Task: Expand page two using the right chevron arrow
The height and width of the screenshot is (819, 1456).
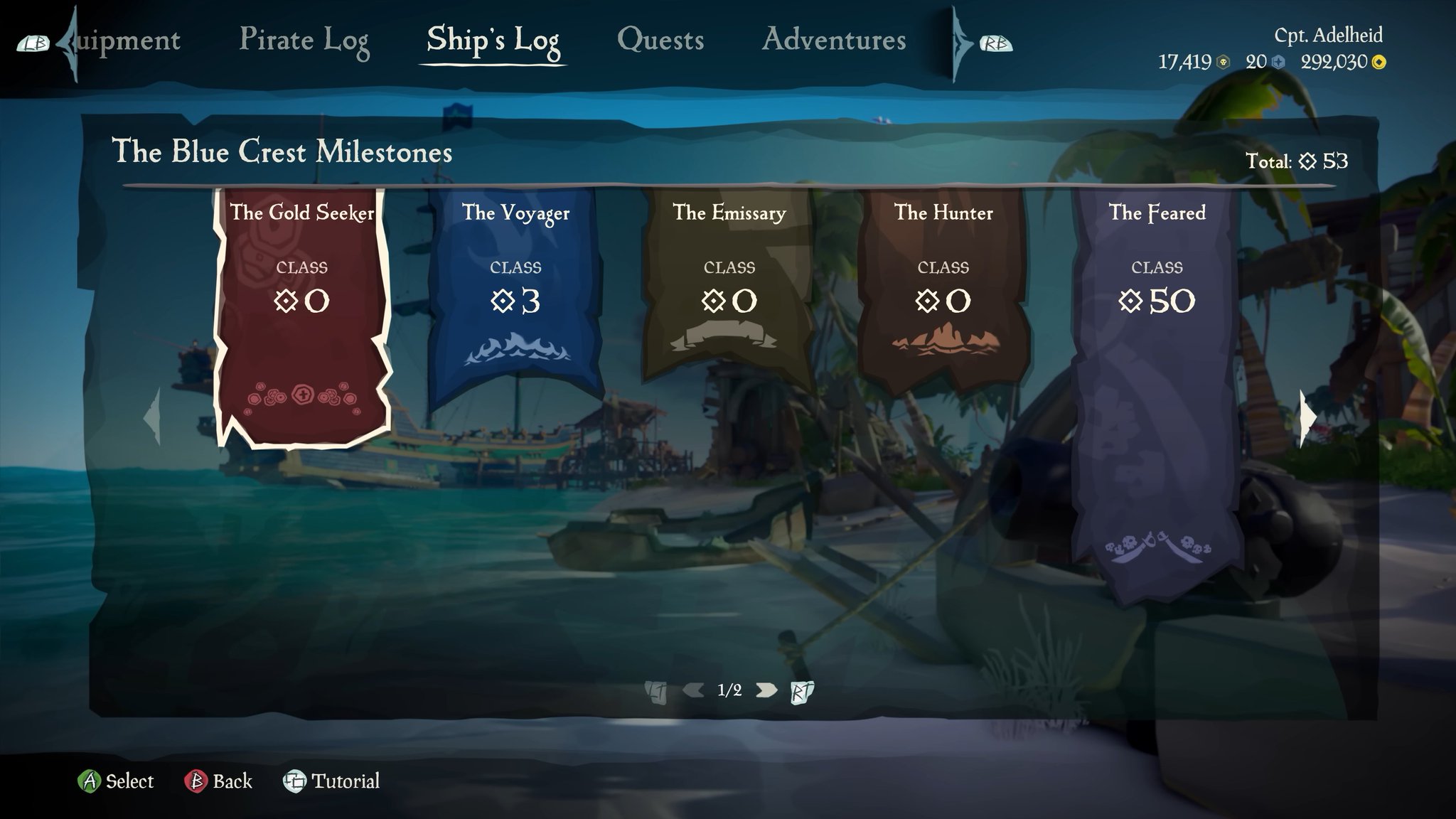Action: [x=766, y=689]
